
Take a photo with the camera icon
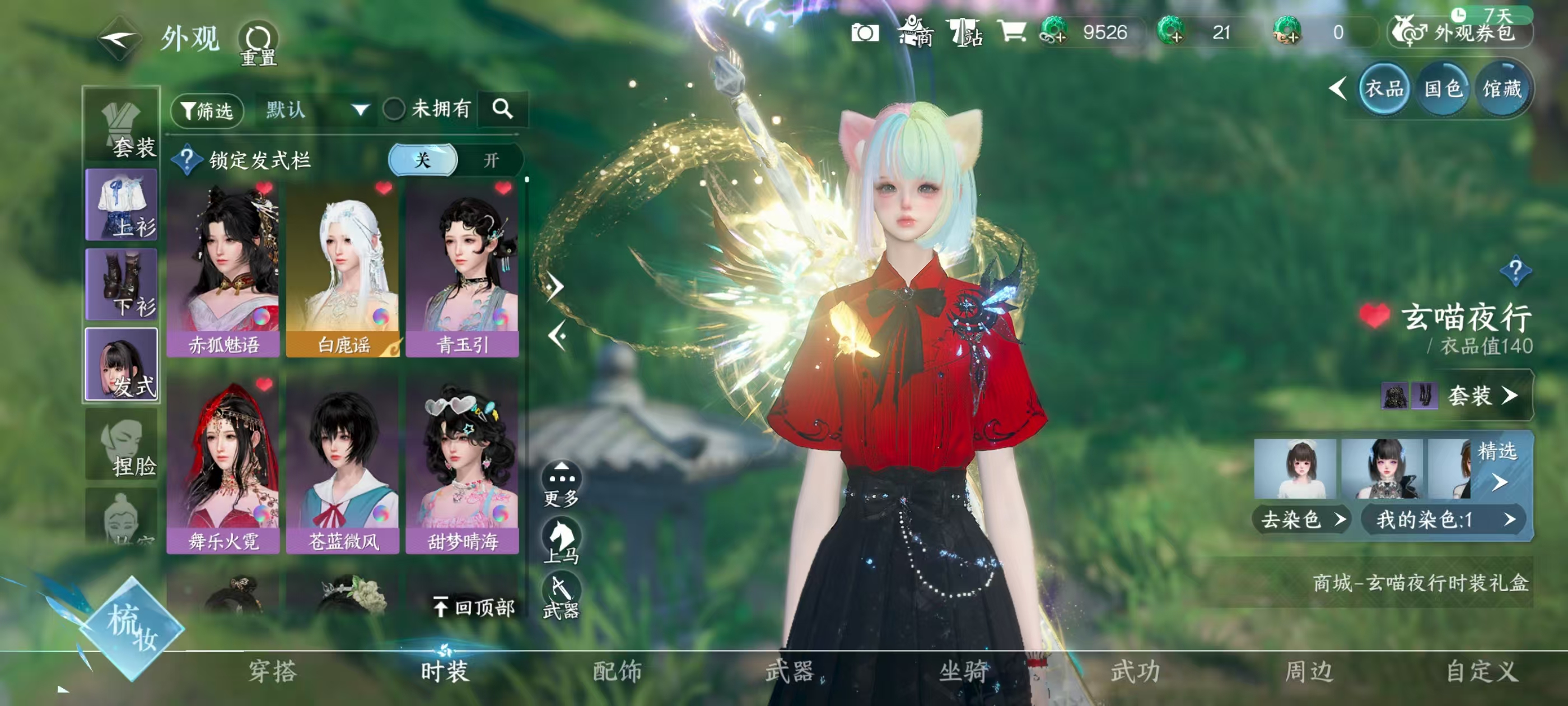[864, 33]
